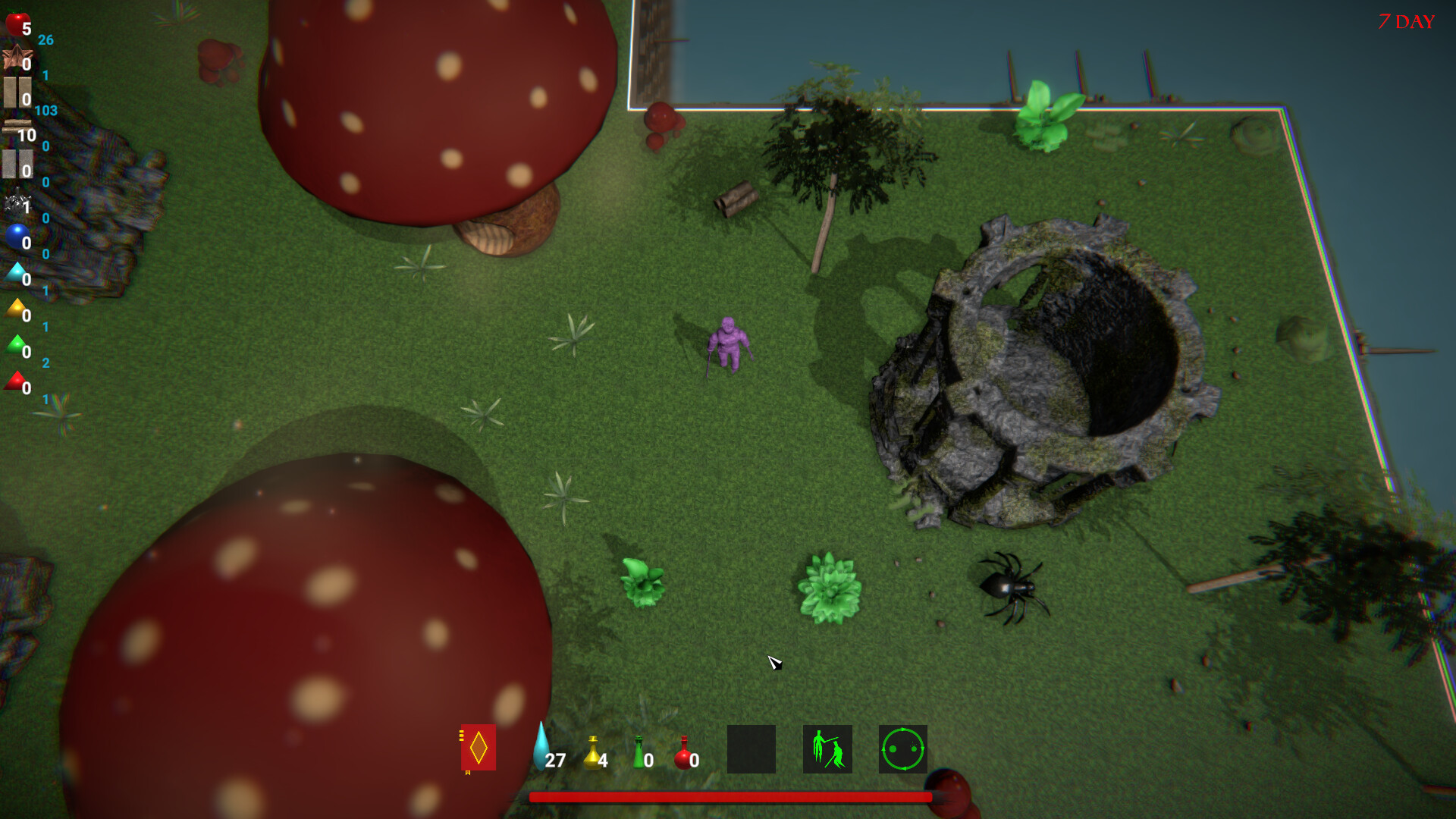
Task: Click the red health bar
Action: point(730,798)
